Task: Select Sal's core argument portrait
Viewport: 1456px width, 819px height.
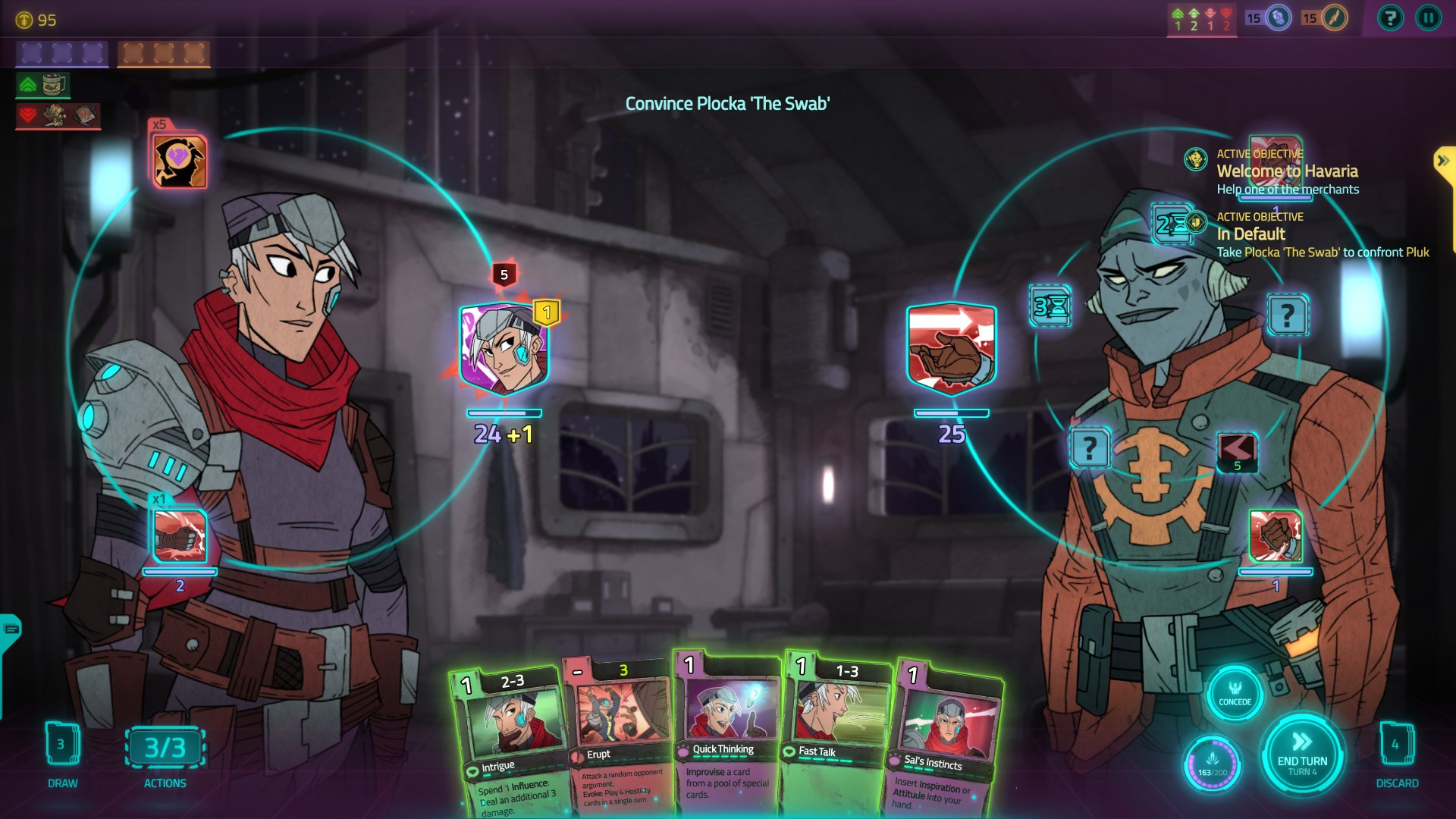Action: [x=504, y=350]
